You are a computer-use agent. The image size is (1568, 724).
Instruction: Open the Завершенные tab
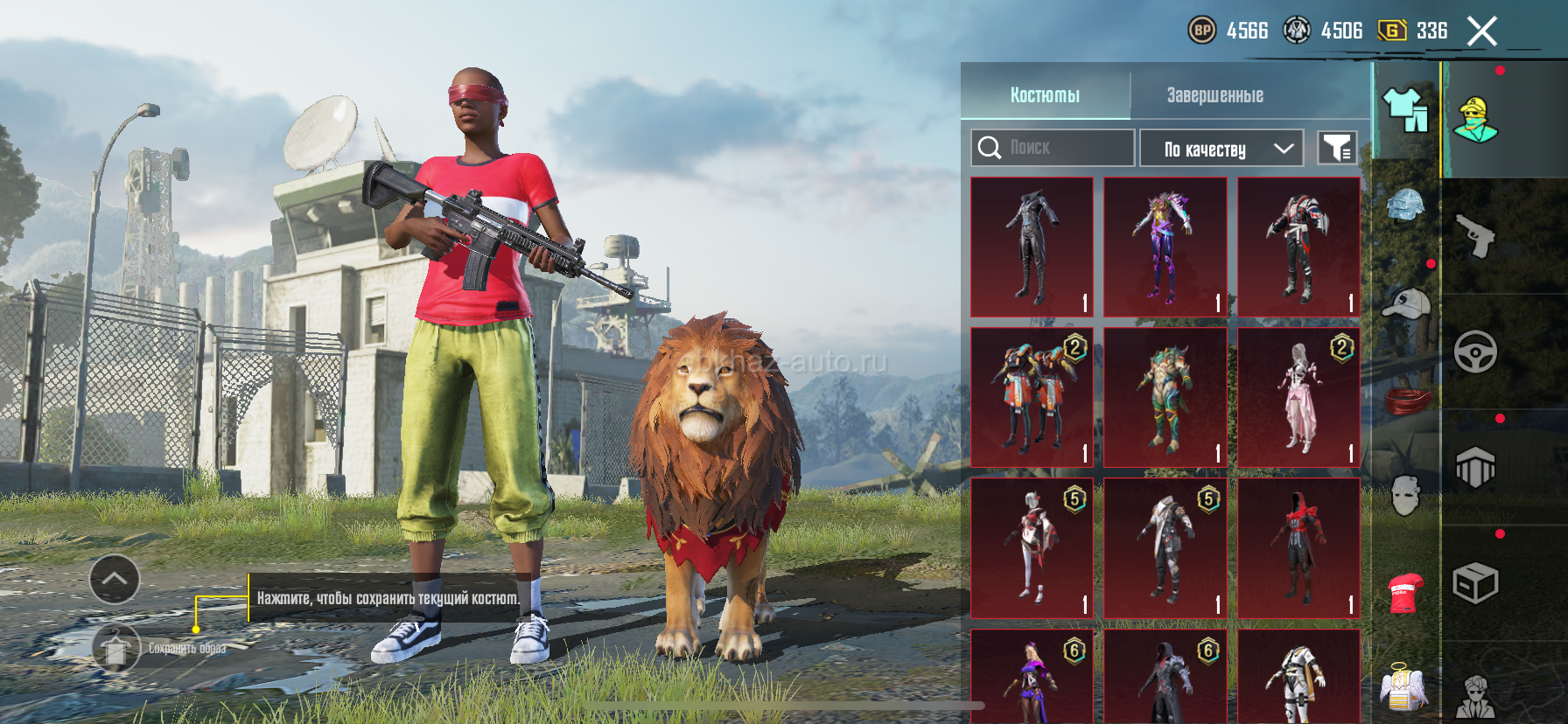pos(1214,94)
